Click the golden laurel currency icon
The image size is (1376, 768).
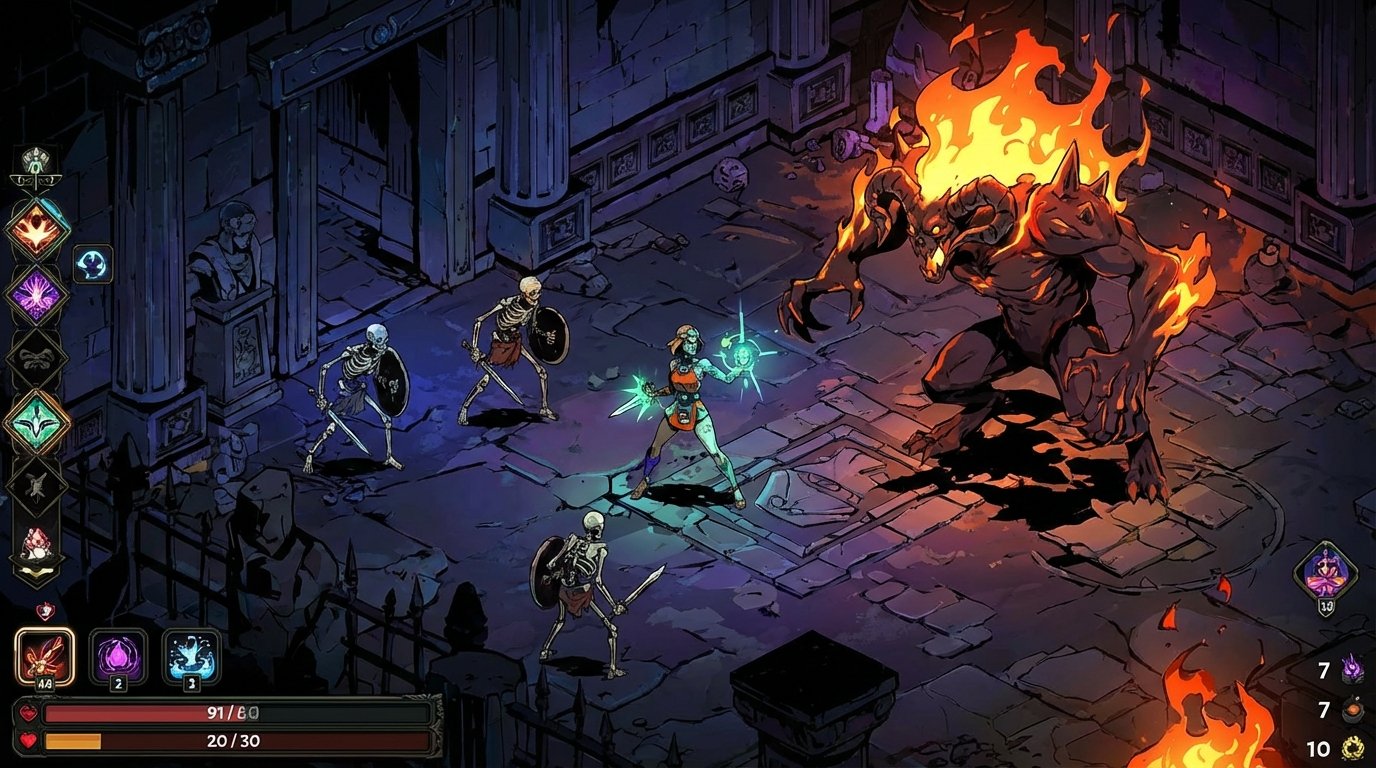(1351, 748)
